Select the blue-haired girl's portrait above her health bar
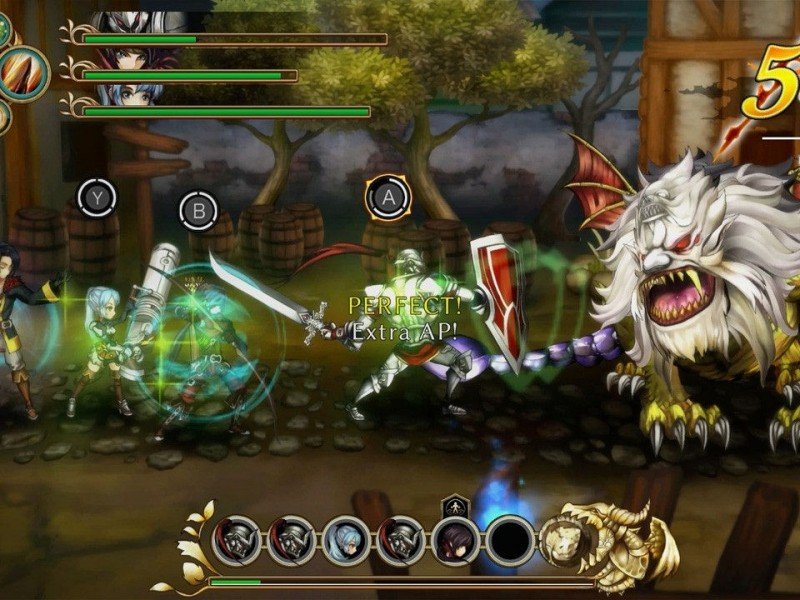 pos(132,94)
